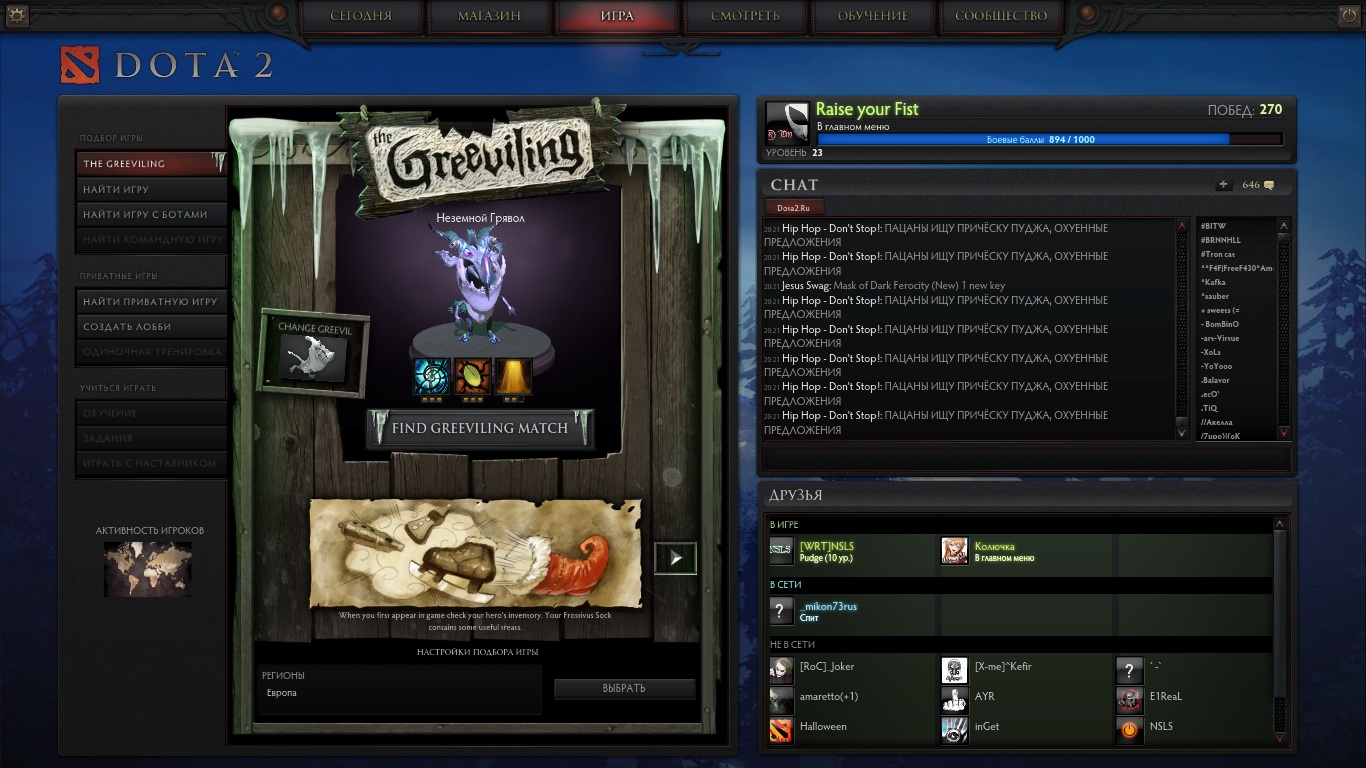Click Find Greeviling Match button
1366x768 pixels.
coord(480,428)
